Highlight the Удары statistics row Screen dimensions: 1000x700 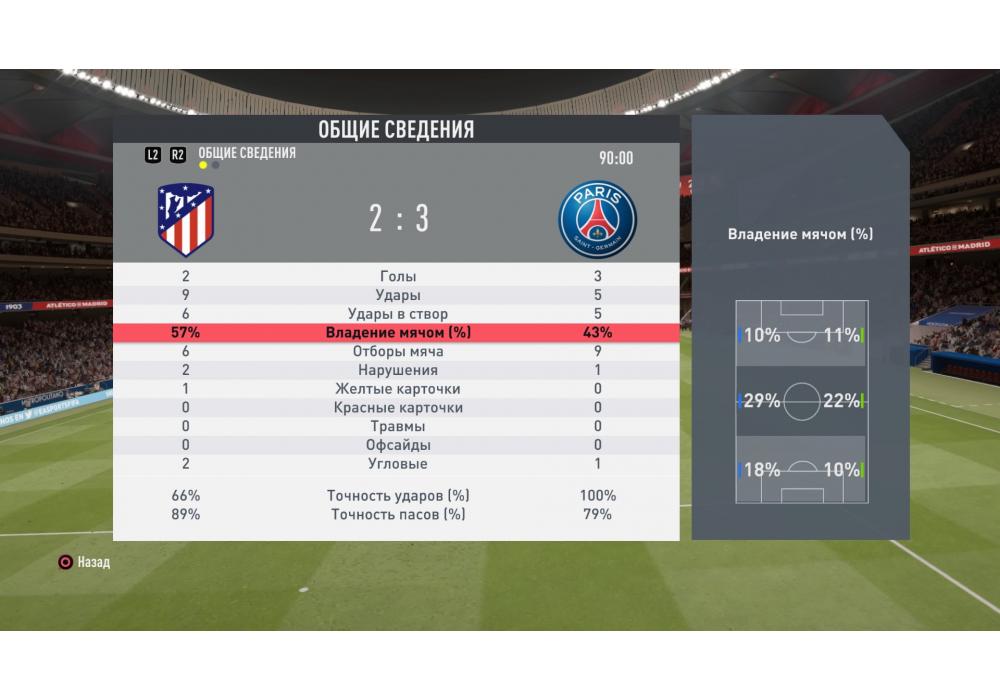pos(398,295)
